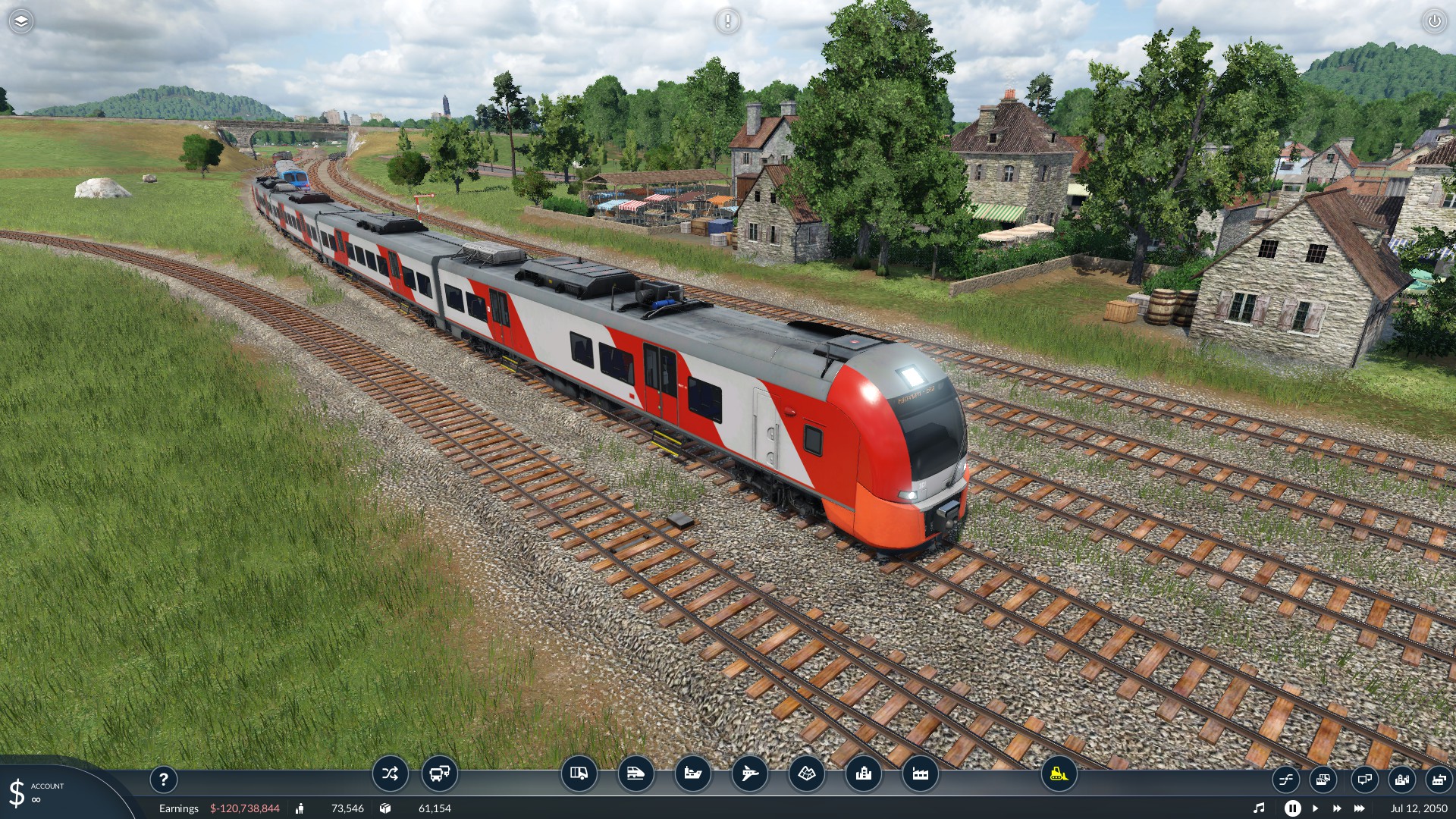Image resolution: width=1456 pixels, height=819 pixels.
Task: Open the exclamation mark notifications button
Action: point(727,21)
